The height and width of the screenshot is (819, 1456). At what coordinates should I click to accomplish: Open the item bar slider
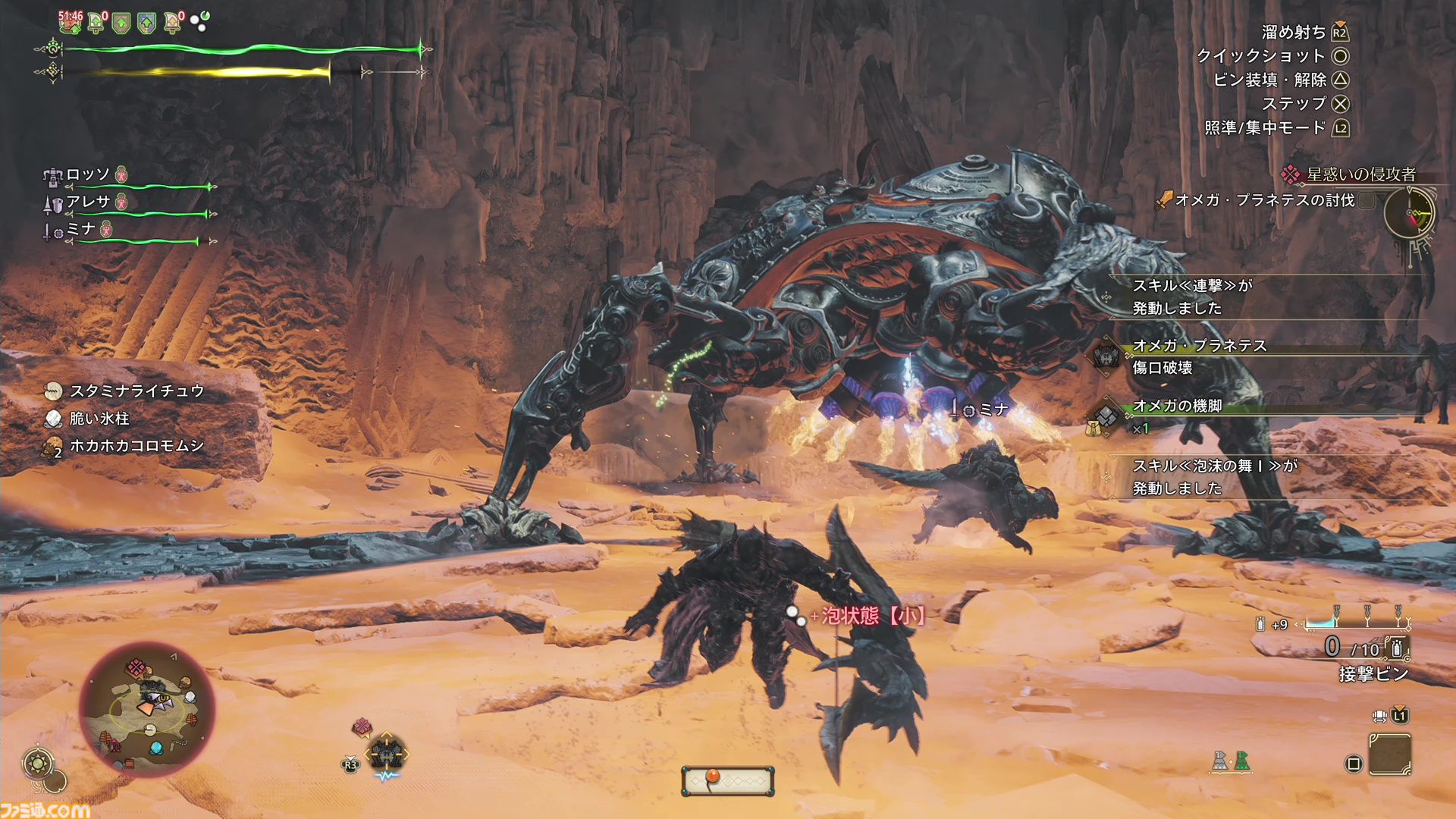point(728,780)
